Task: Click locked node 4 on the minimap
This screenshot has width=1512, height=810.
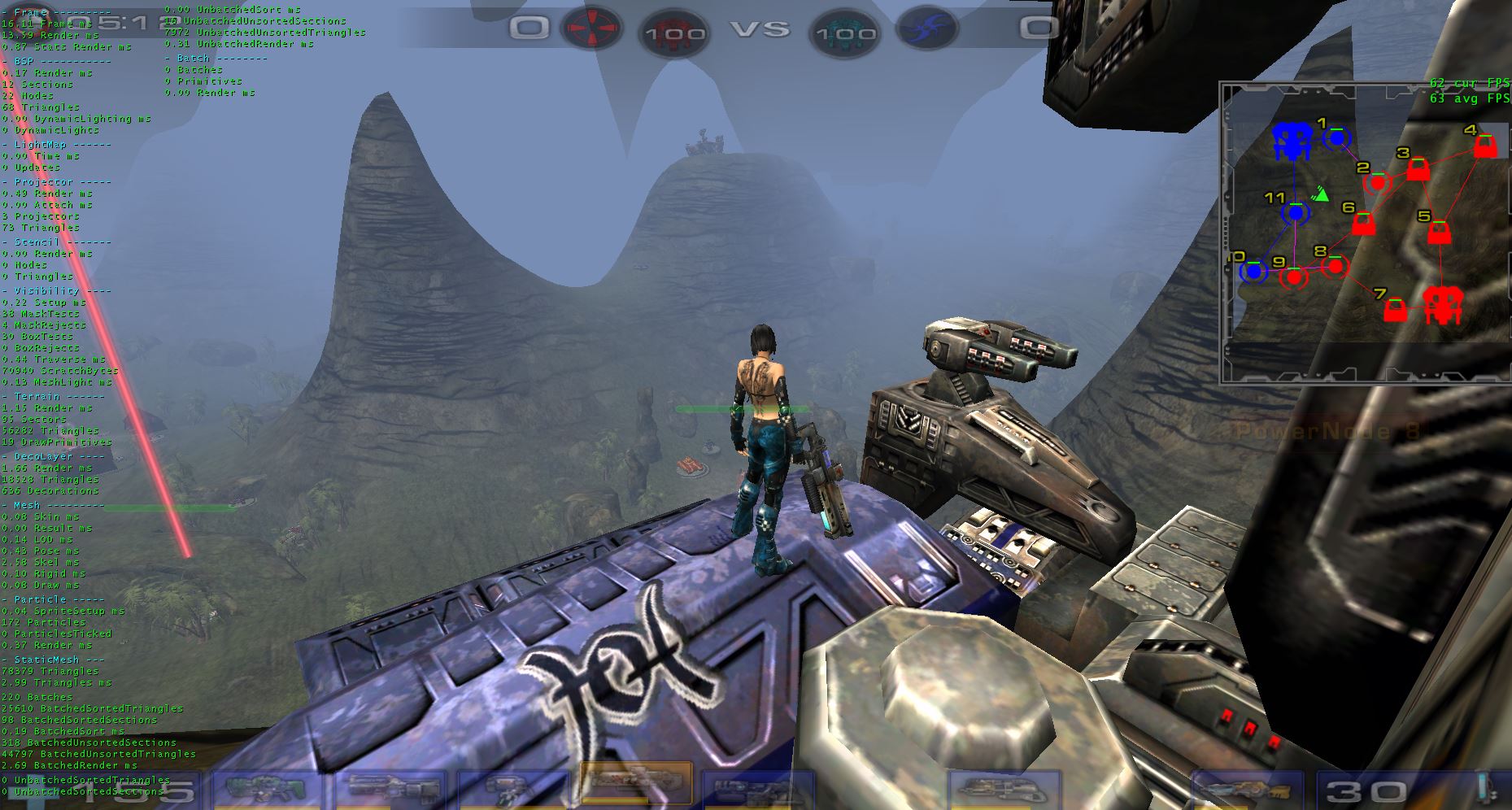Action: click(1485, 146)
